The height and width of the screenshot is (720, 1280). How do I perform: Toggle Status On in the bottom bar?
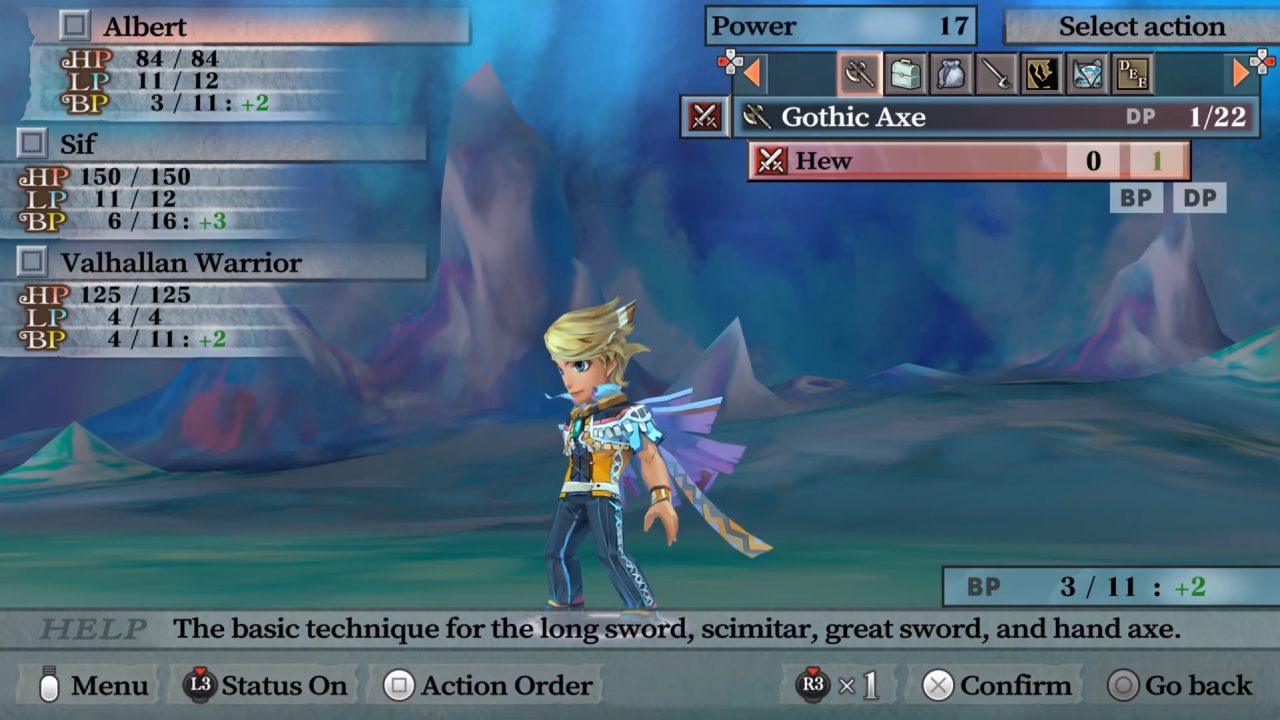pyautogui.click(x=266, y=686)
